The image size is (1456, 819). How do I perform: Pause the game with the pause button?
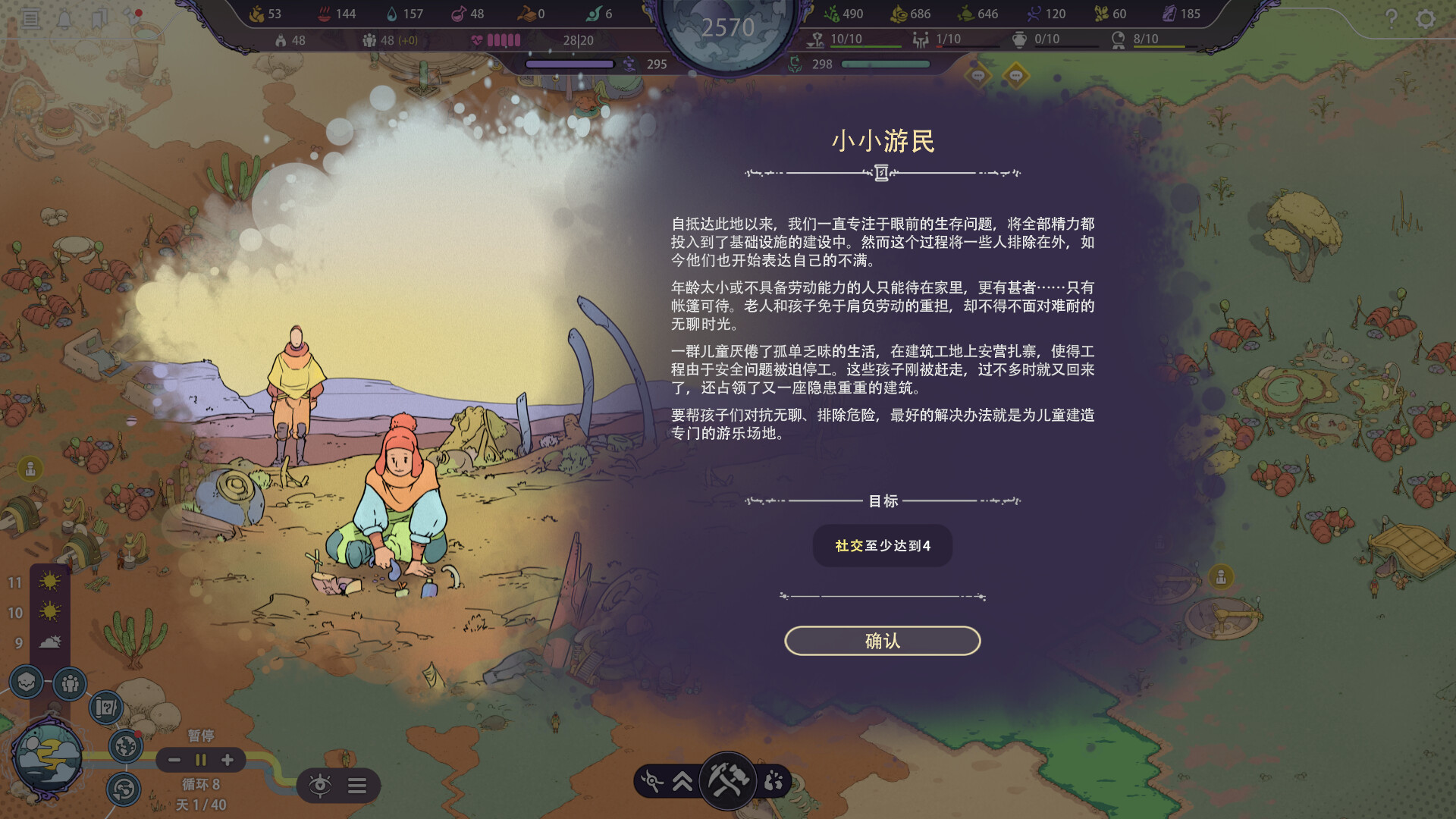[199, 760]
